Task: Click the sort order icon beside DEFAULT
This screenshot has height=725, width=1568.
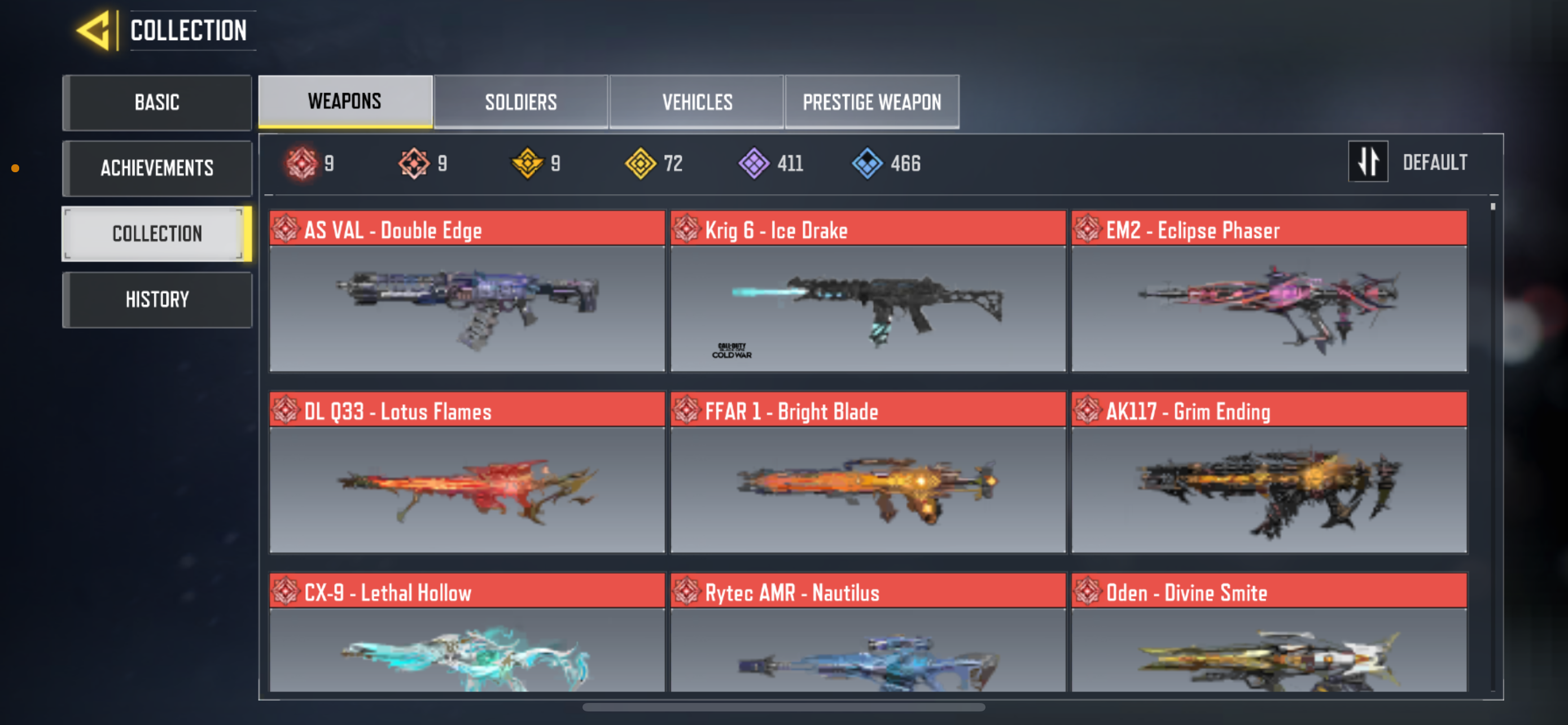Action: coord(1368,161)
